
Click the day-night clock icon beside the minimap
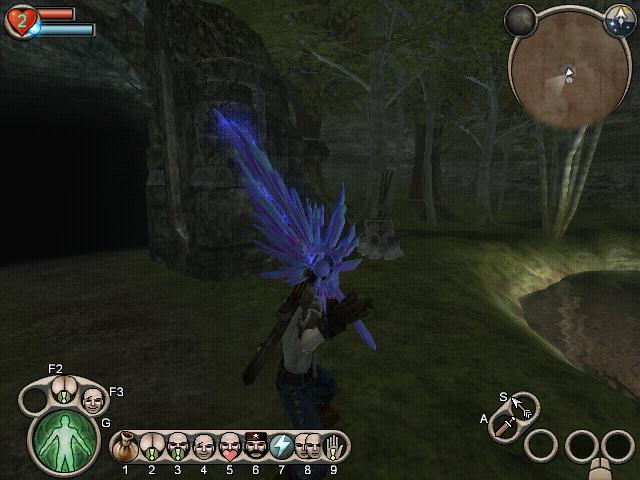click(x=616, y=17)
